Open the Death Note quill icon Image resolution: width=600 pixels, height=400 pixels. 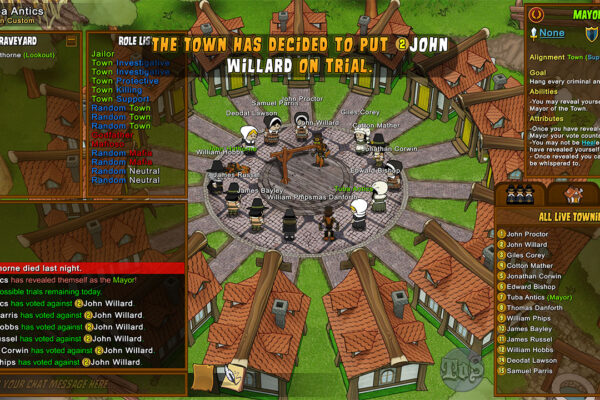click(x=234, y=377)
